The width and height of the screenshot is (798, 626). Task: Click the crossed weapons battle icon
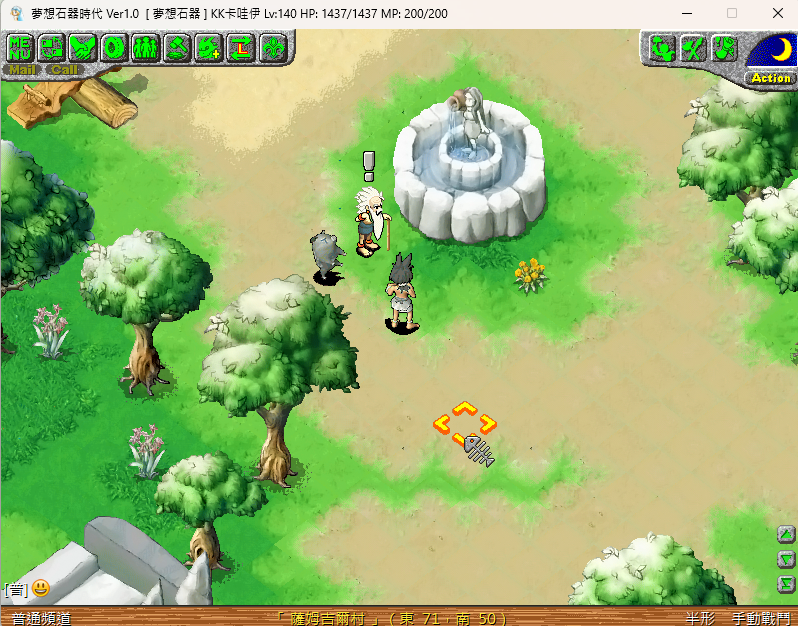coord(693,48)
